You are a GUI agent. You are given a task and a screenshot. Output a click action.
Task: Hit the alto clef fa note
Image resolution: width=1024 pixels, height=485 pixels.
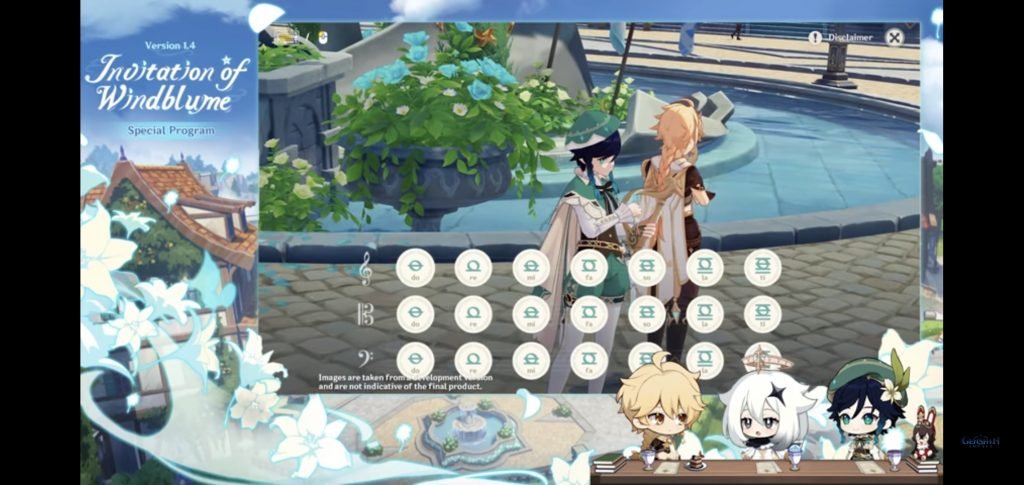[x=589, y=314]
